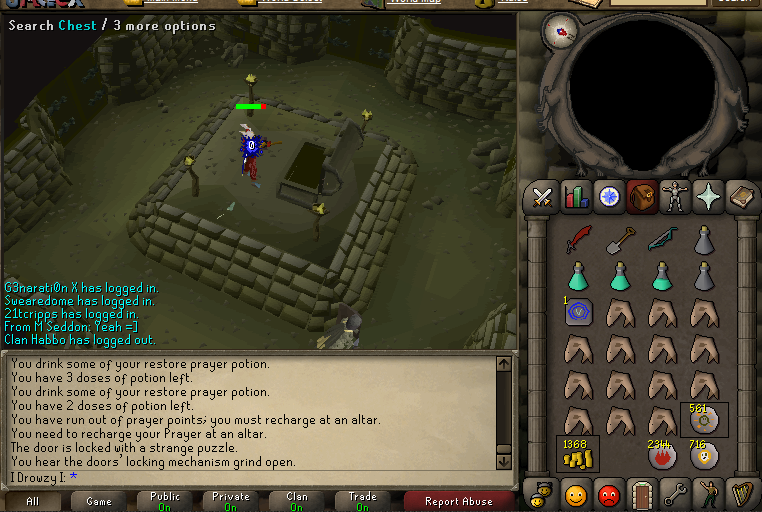The image size is (762, 512).
Task: Open the Logout door tab
Action: tap(642, 494)
